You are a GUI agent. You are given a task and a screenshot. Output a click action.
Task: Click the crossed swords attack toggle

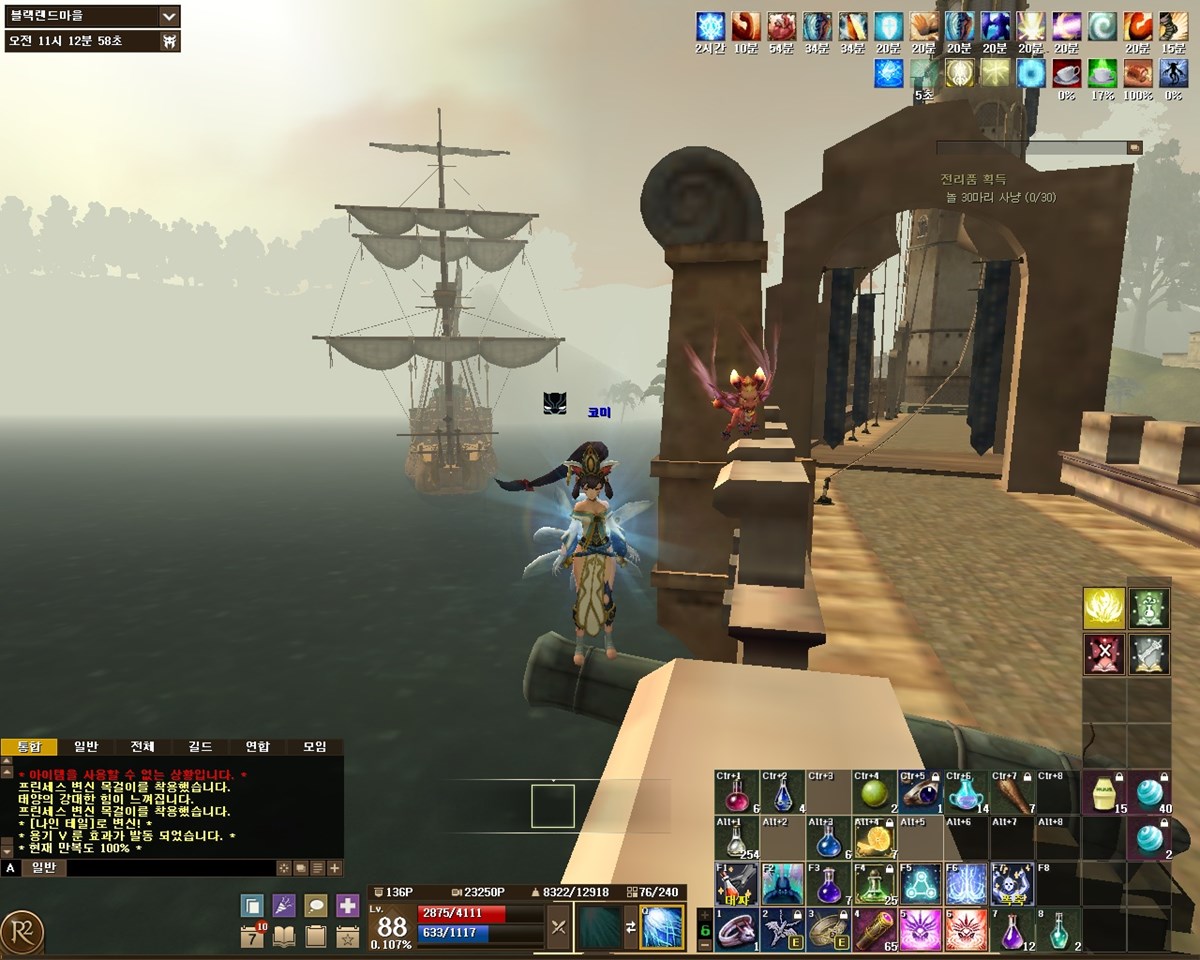tap(558, 927)
